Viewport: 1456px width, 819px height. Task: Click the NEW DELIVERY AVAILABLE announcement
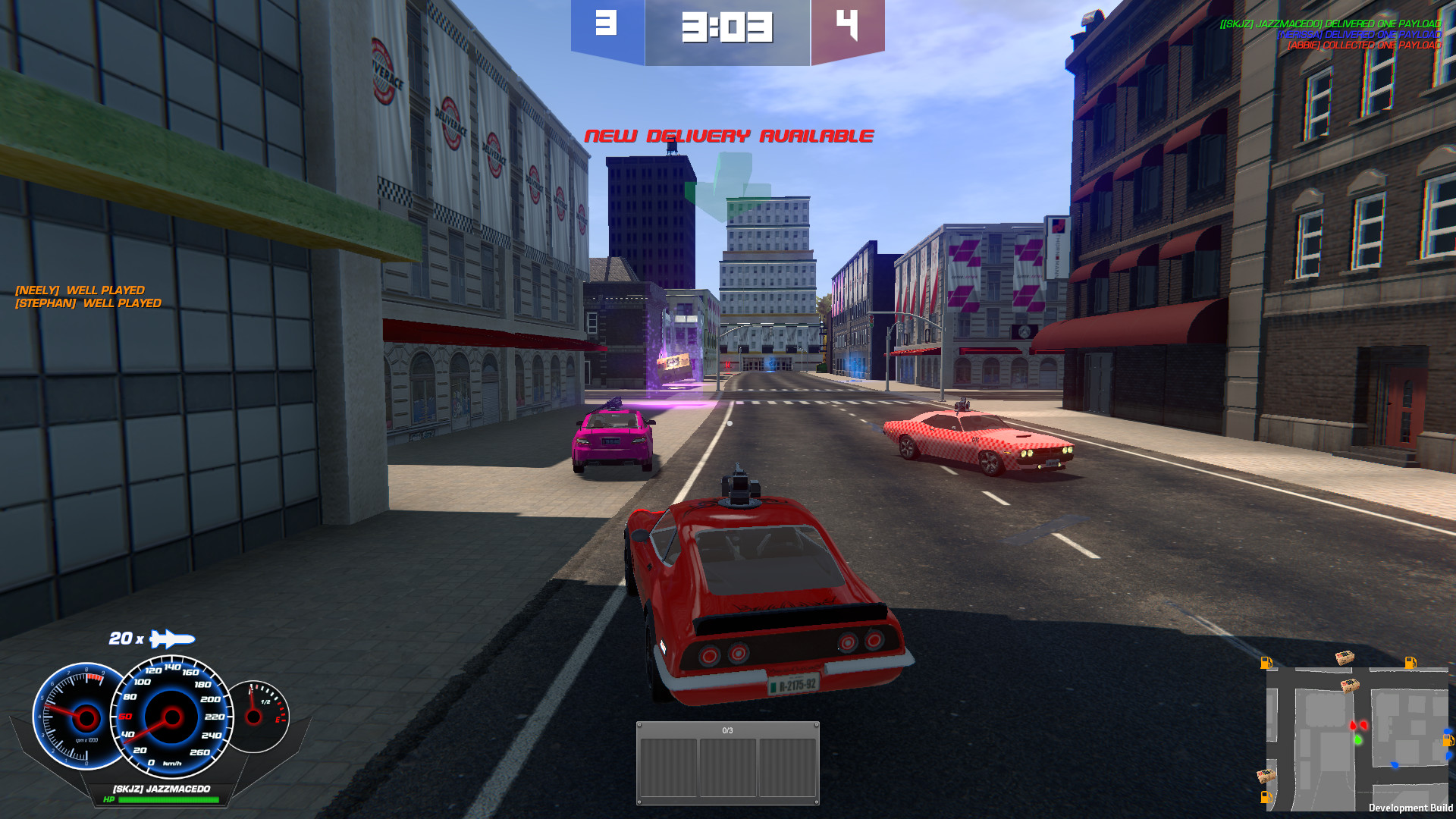(728, 136)
